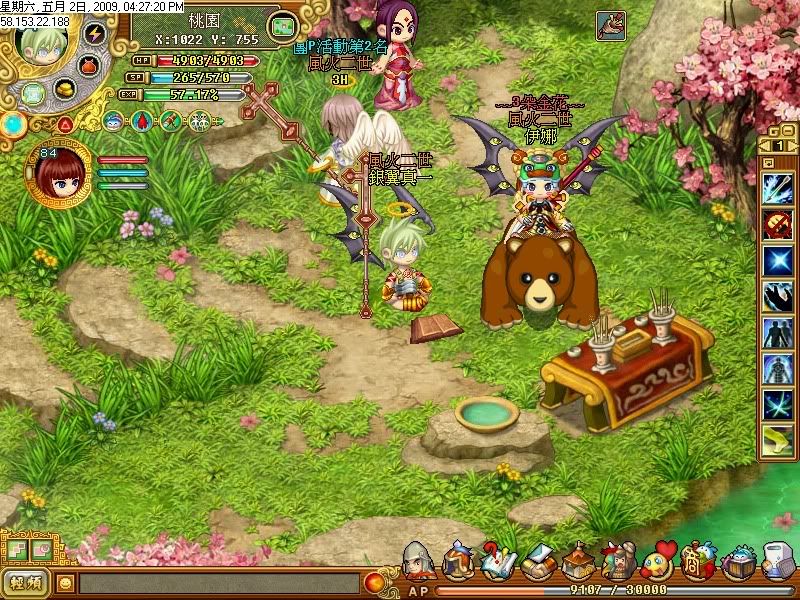Screen dimensions: 800x600
Task: Open the red pouch bag icon
Action: tap(91, 64)
